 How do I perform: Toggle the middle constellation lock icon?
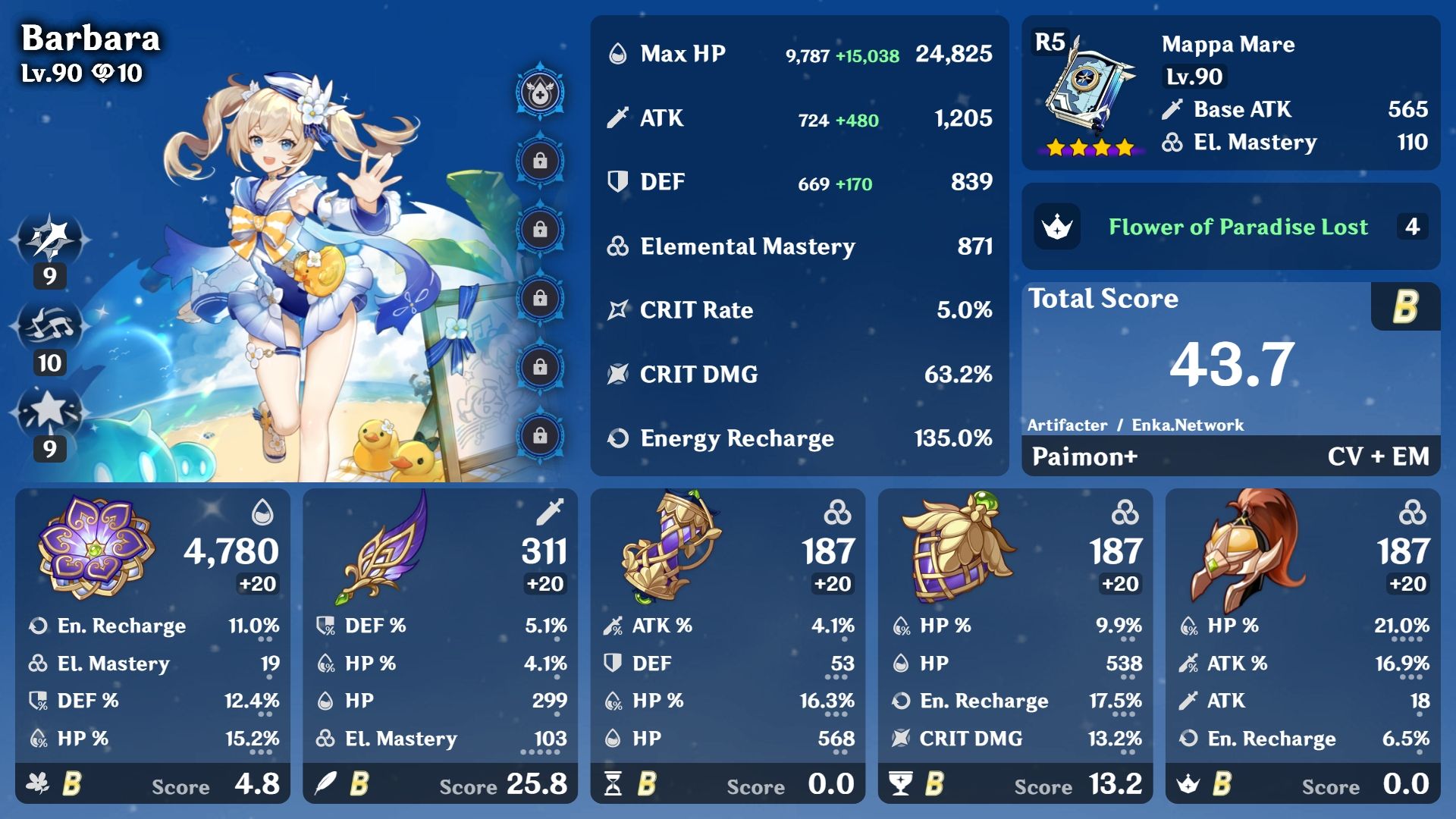pyautogui.click(x=538, y=299)
